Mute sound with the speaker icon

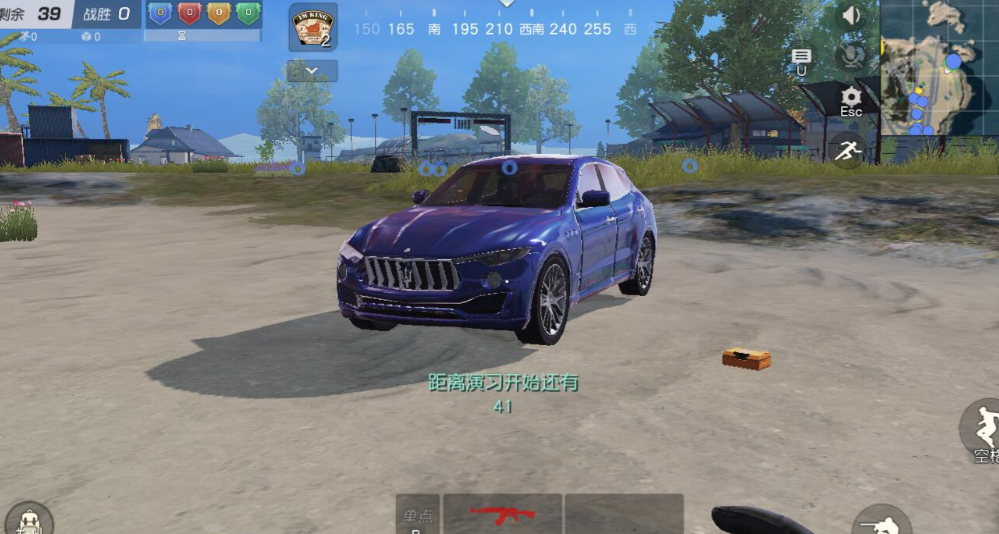click(851, 16)
